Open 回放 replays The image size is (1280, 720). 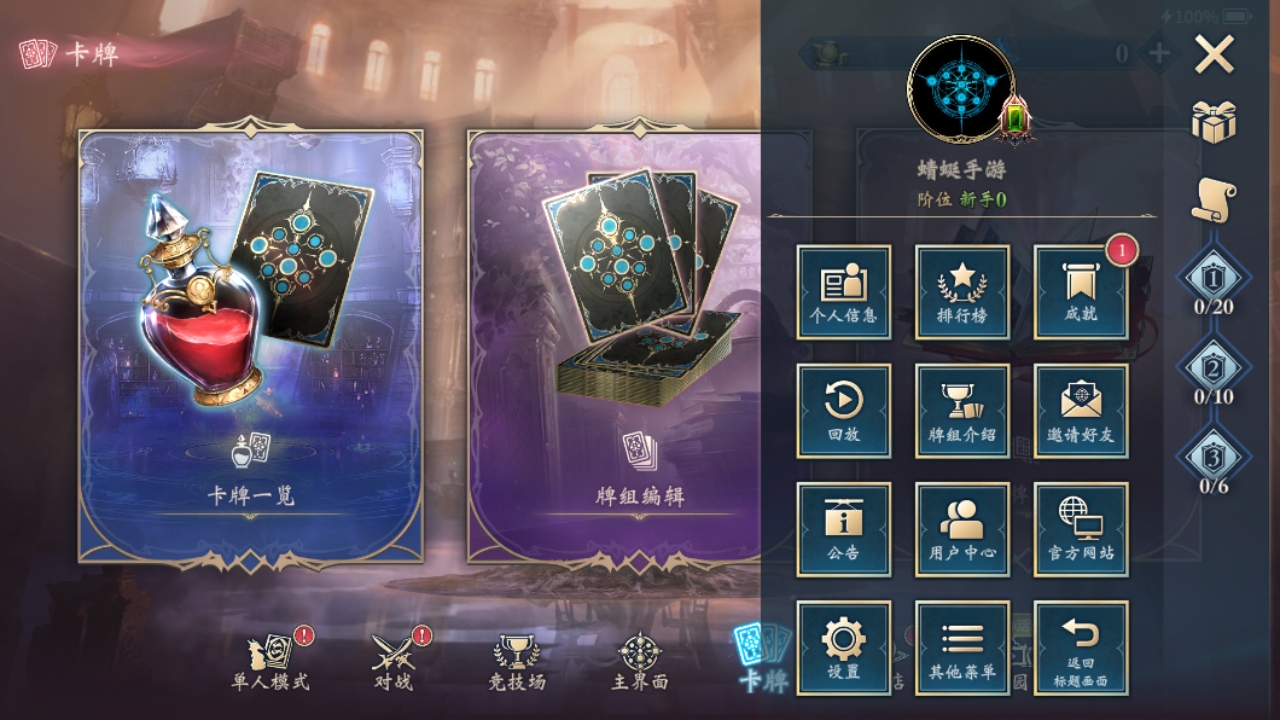click(843, 411)
